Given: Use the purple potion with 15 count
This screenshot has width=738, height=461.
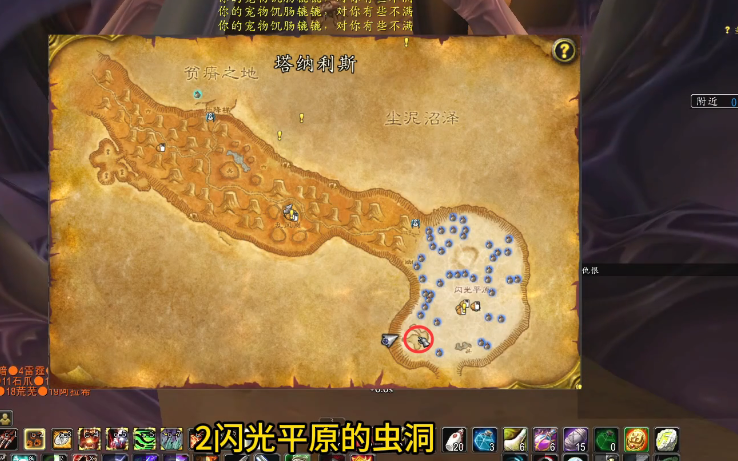Looking at the screenshot, I should click(576, 439).
